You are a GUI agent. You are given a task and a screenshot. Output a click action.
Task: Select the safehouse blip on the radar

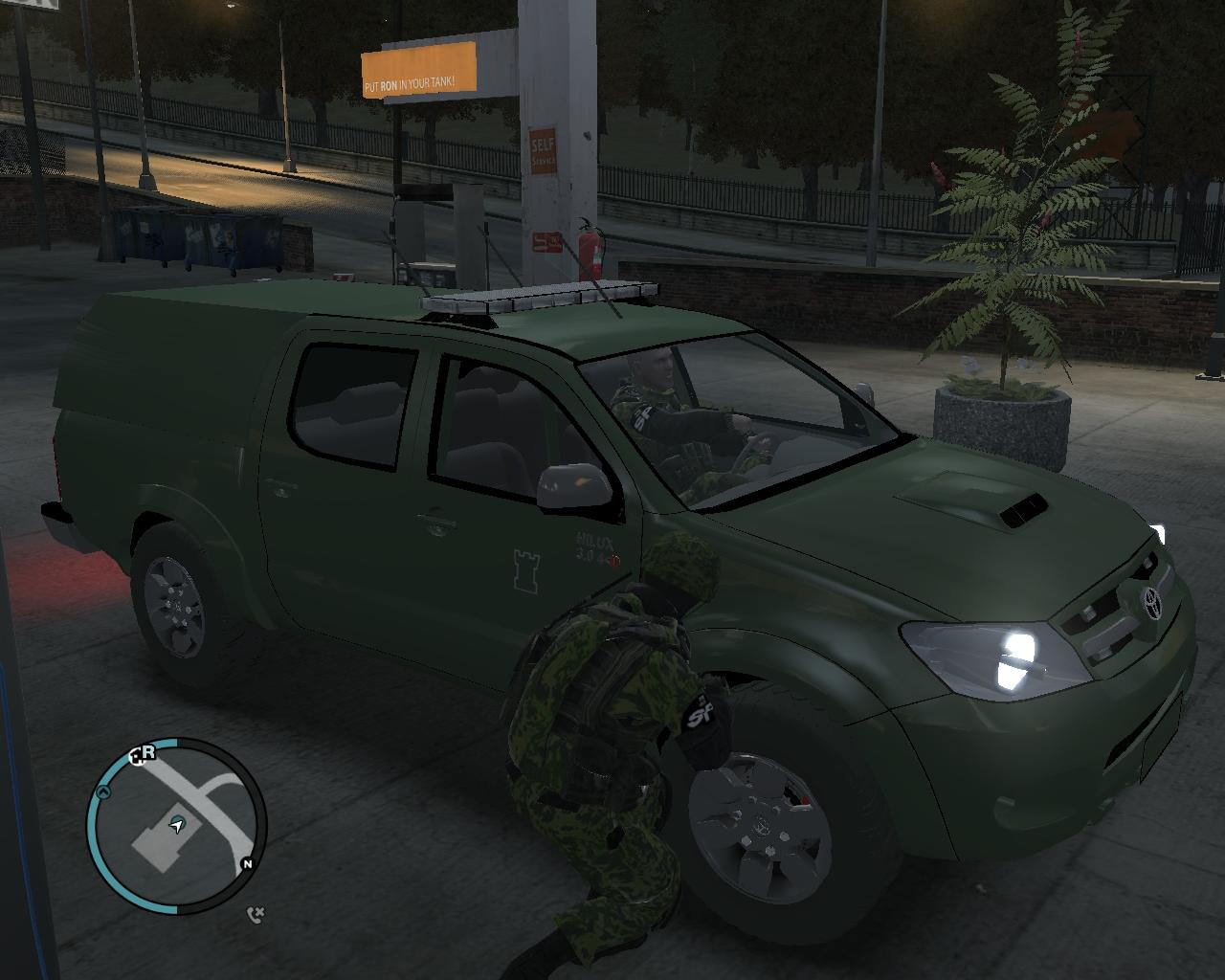(137, 756)
